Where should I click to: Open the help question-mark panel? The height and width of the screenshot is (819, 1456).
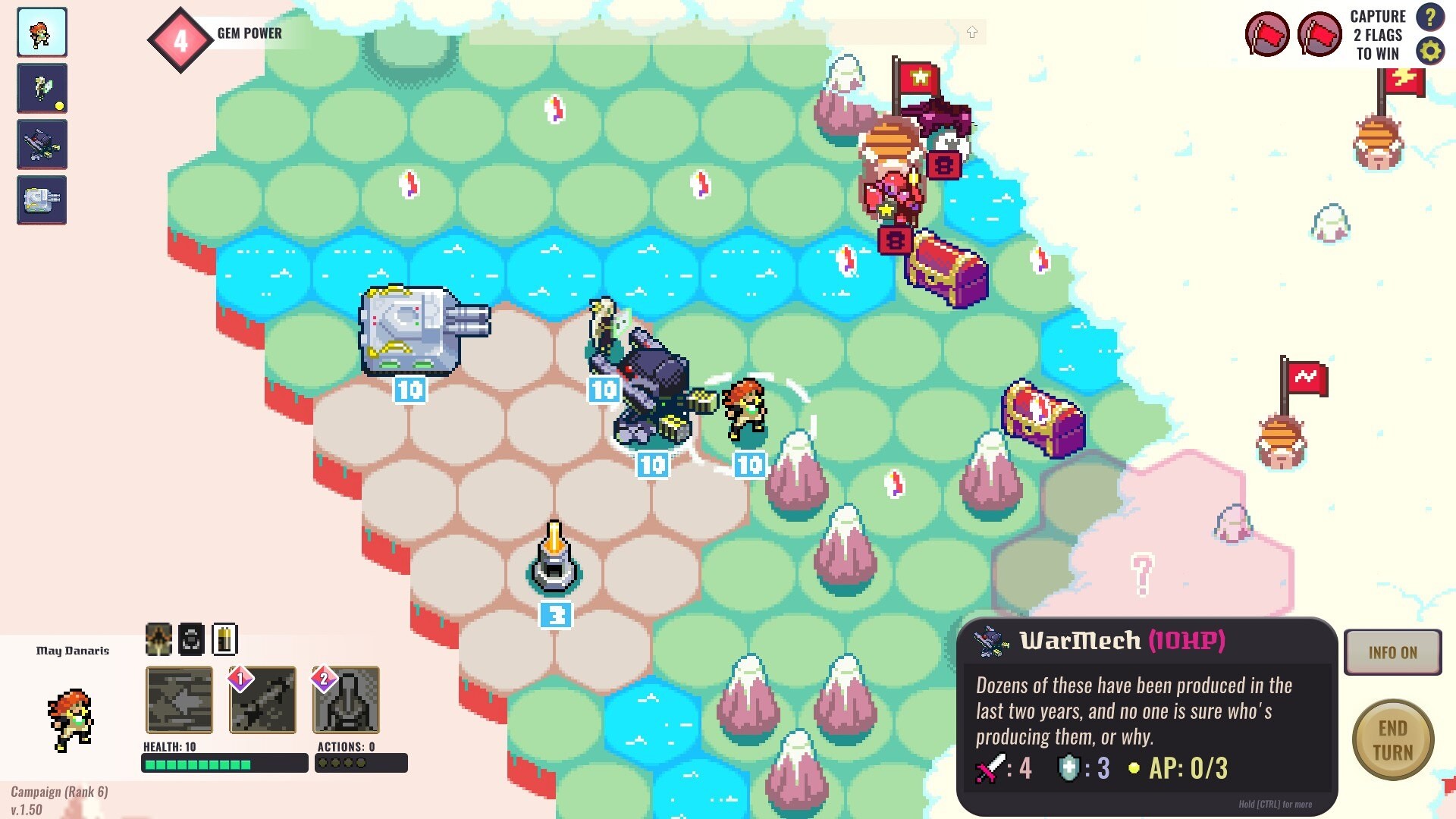(1431, 19)
